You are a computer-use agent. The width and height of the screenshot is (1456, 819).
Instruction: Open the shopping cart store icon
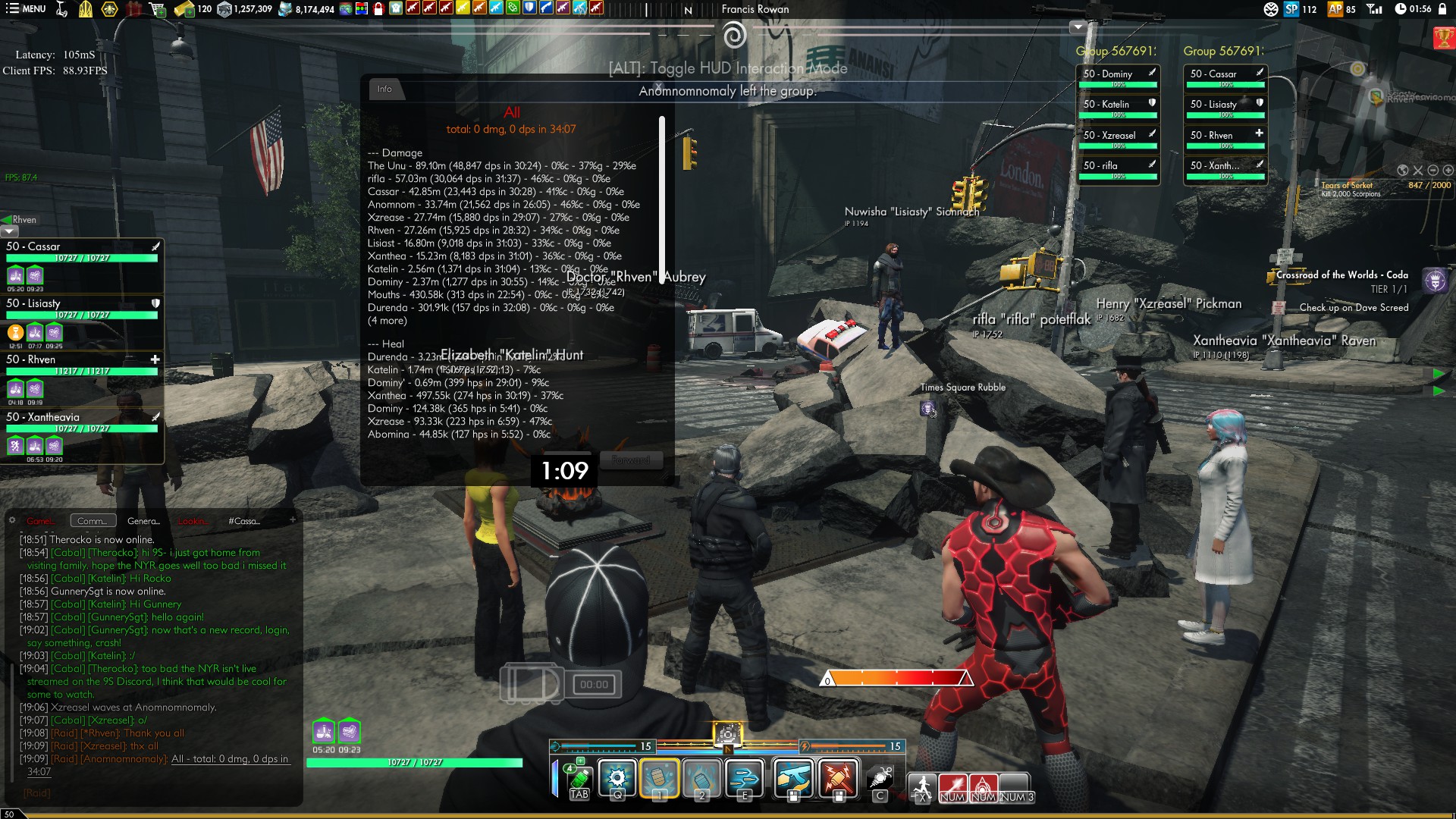[158, 9]
